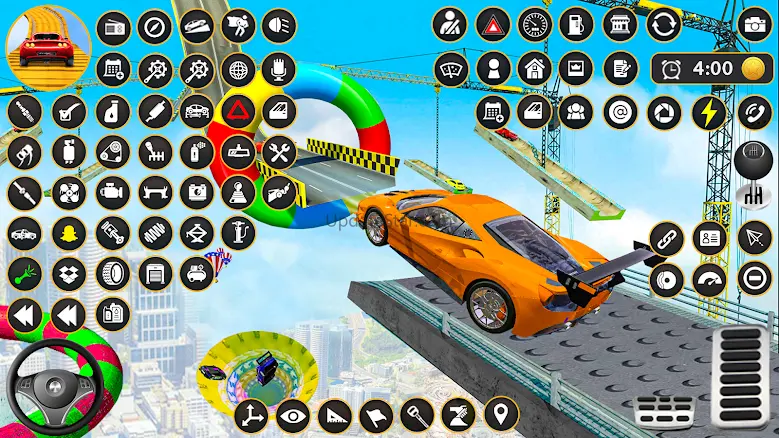Click the @ symbol icon
The image size is (779, 438).
(620, 112)
